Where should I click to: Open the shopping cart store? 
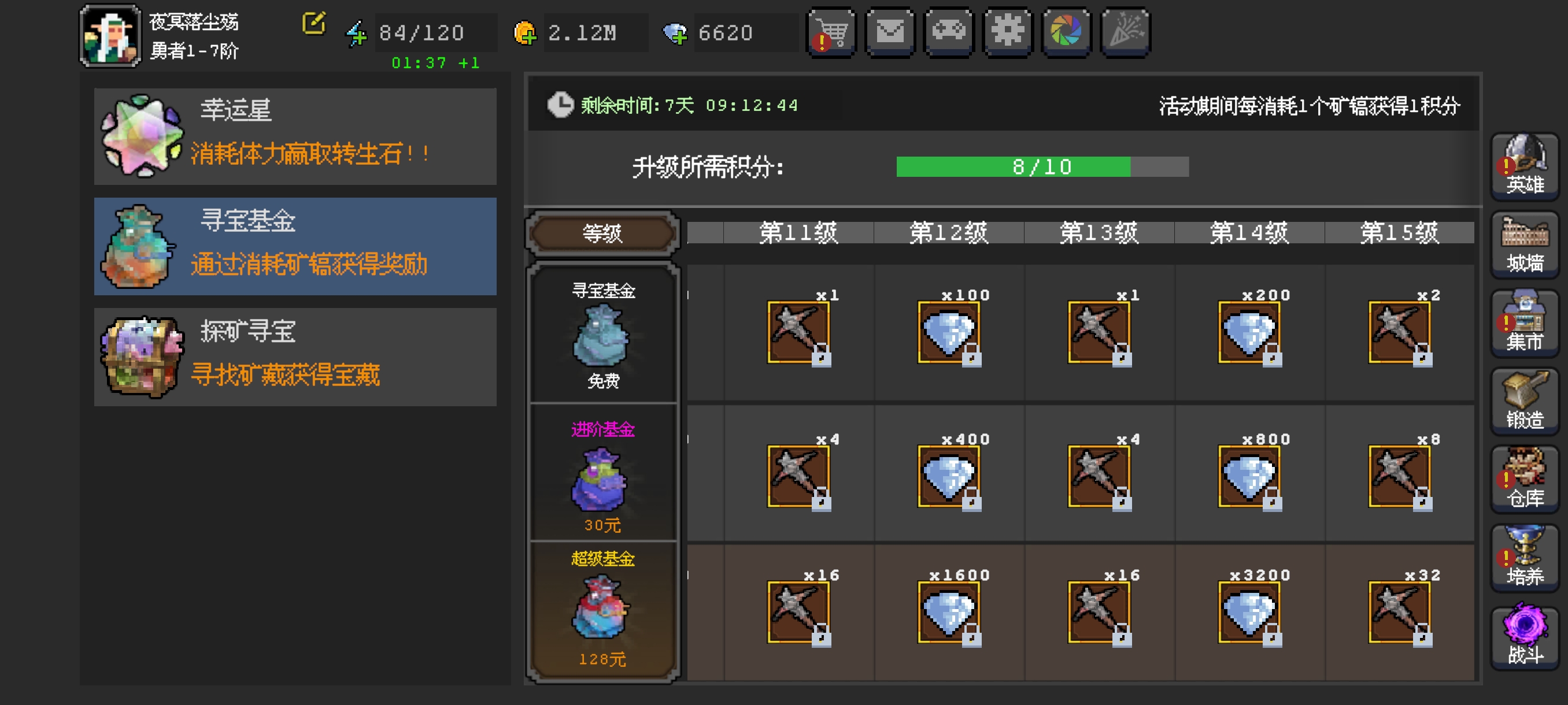(x=833, y=33)
